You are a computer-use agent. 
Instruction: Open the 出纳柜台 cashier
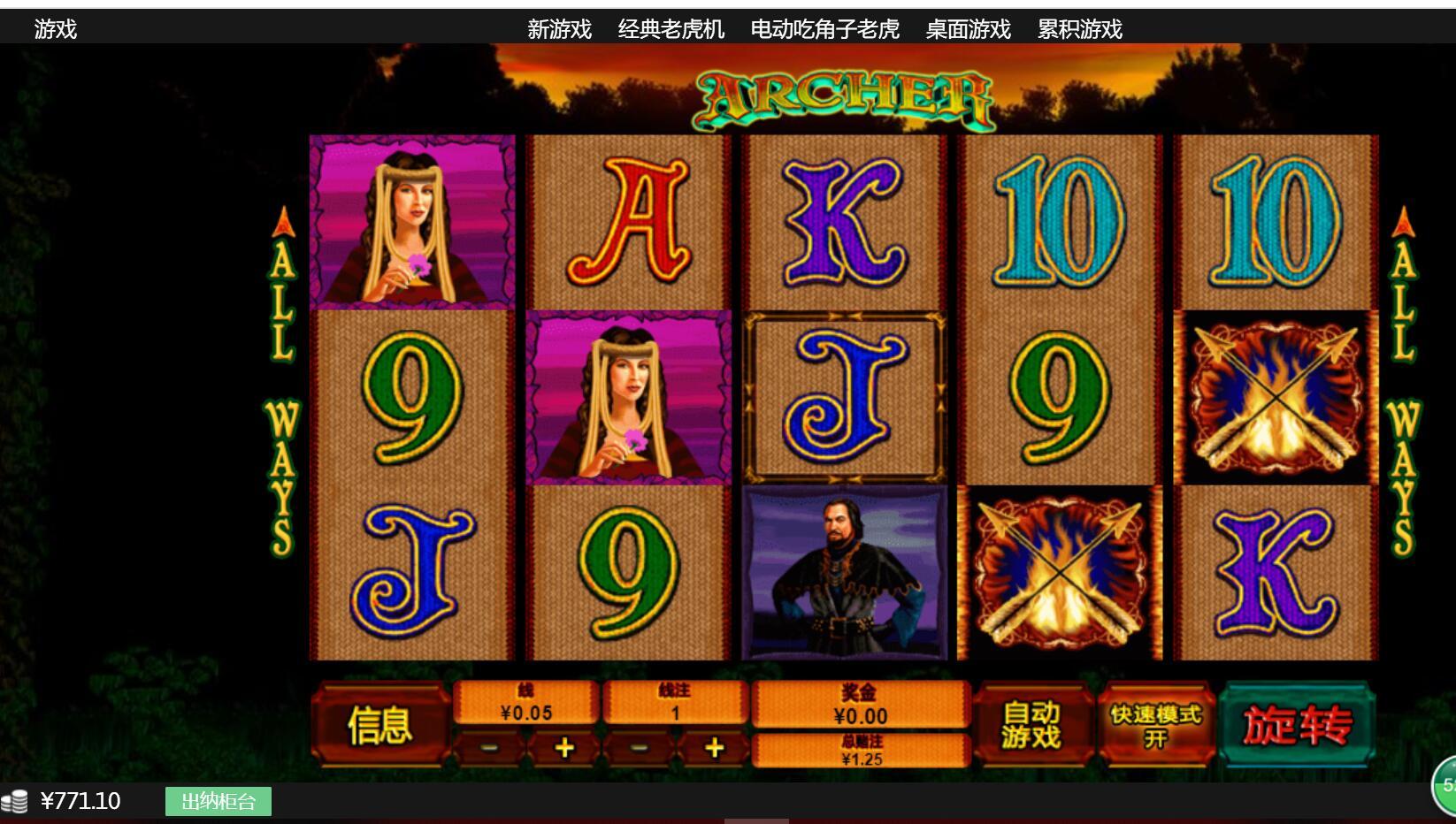tap(218, 802)
